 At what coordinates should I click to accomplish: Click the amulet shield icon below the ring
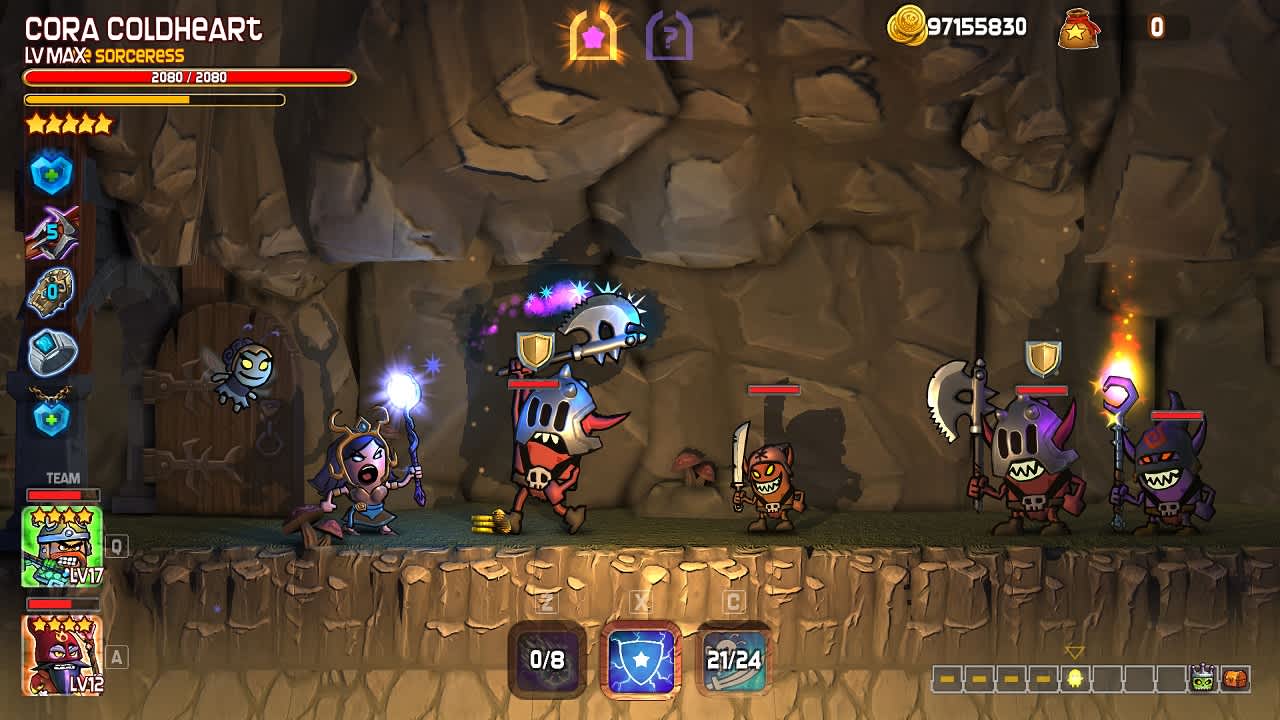52,416
